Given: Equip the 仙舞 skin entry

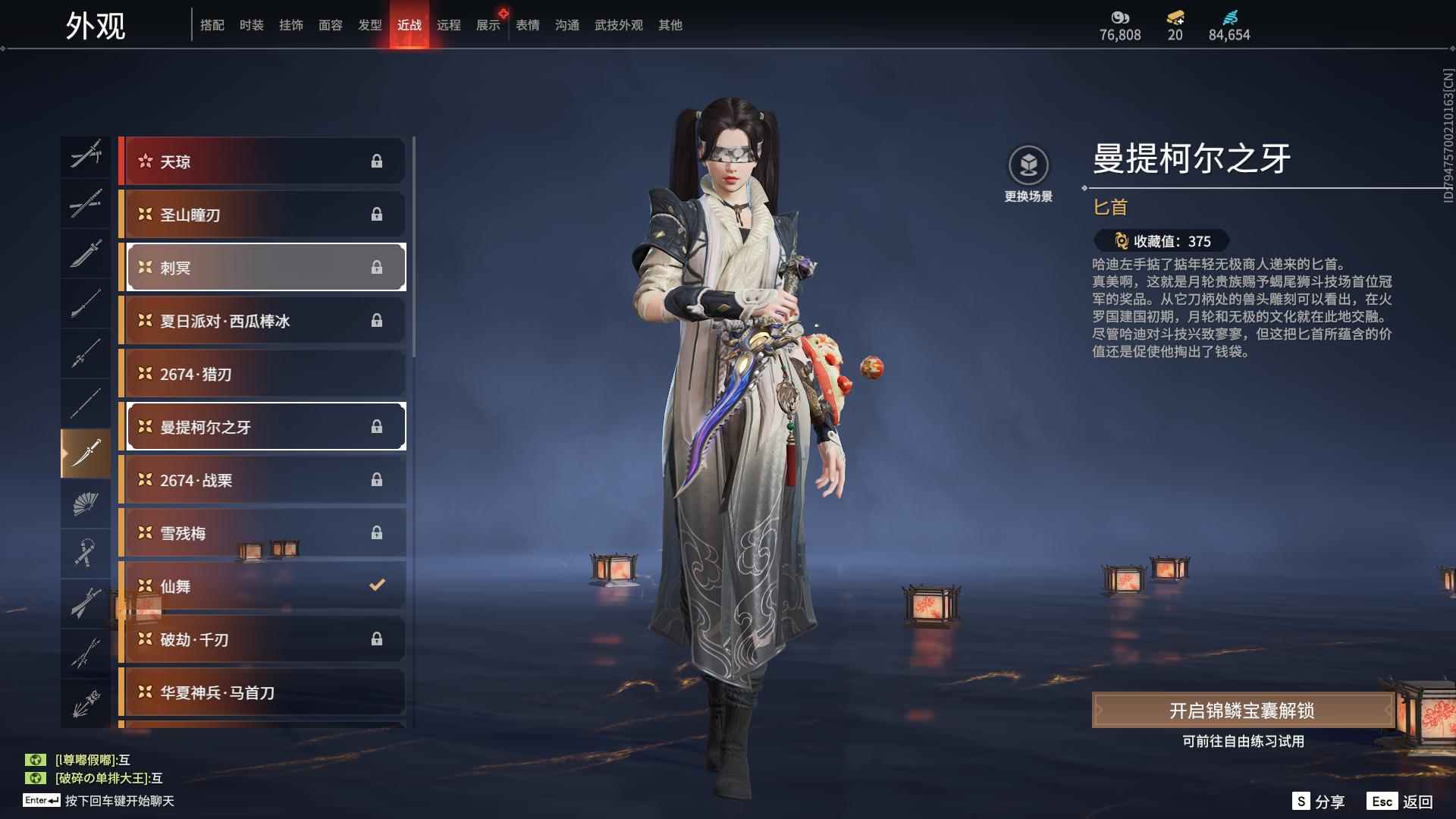Looking at the screenshot, I should 262,586.
